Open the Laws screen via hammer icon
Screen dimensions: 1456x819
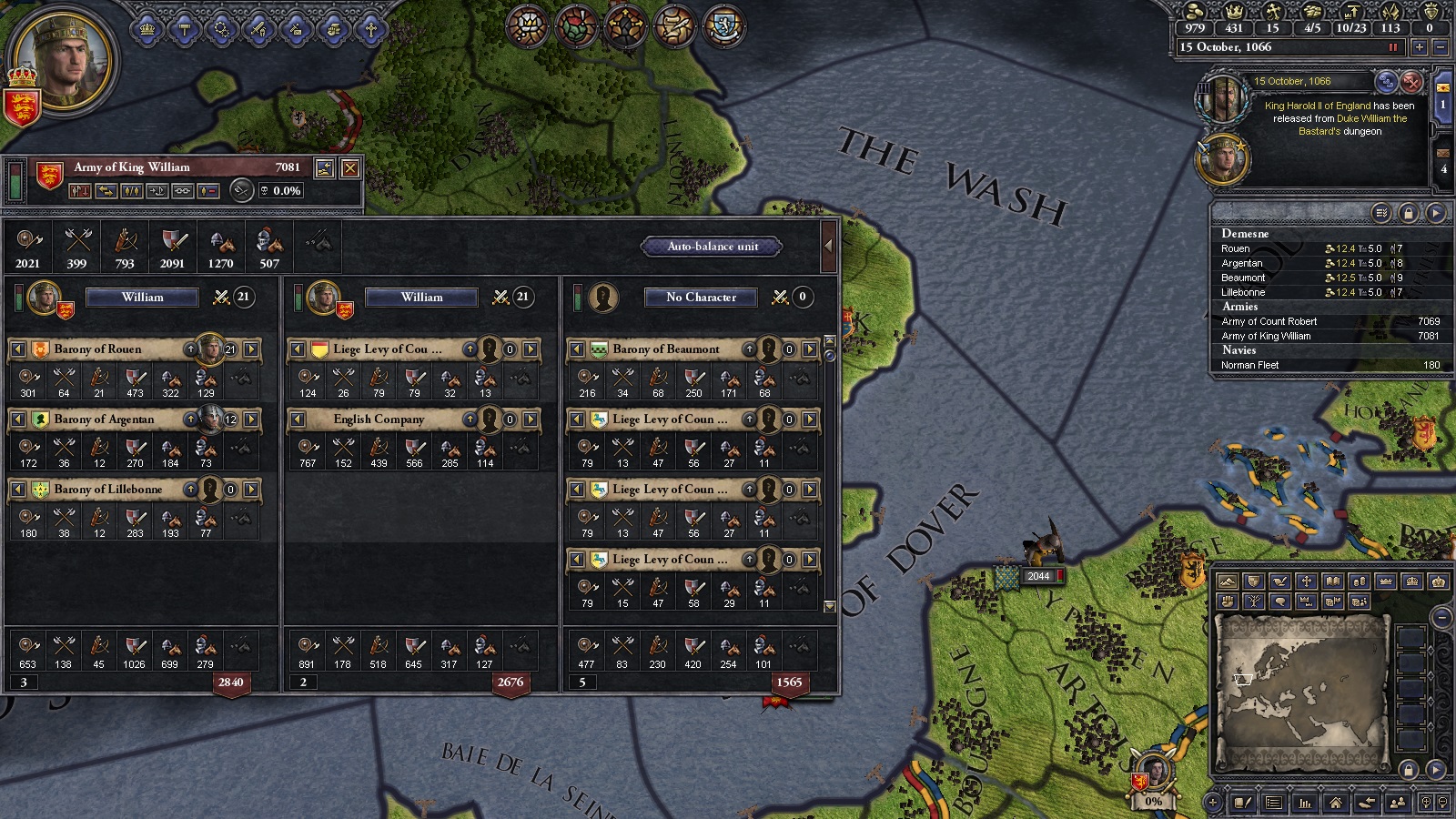[x=184, y=30]
